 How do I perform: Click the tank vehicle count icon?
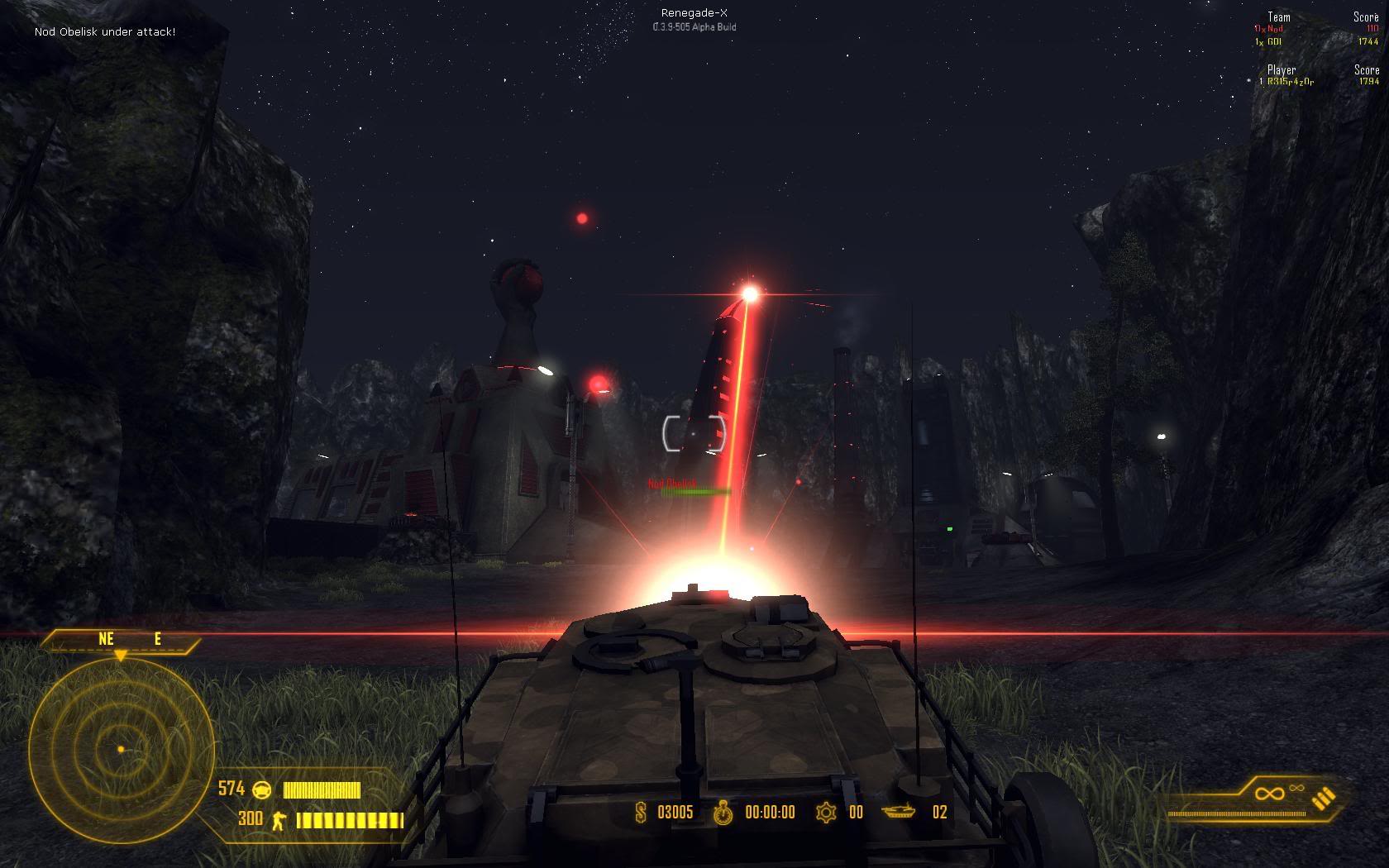point(899,812)
